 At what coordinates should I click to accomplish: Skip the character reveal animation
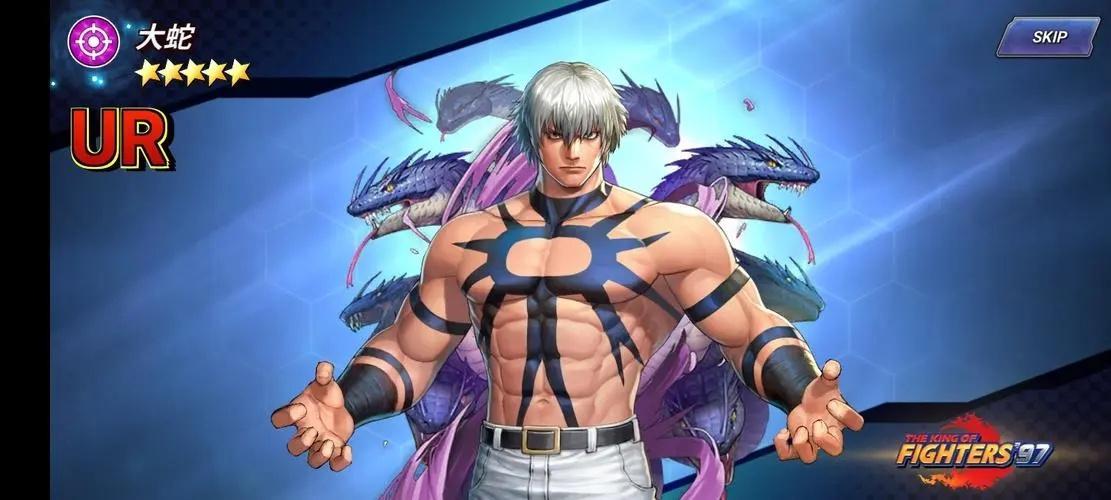[1048, 37]
